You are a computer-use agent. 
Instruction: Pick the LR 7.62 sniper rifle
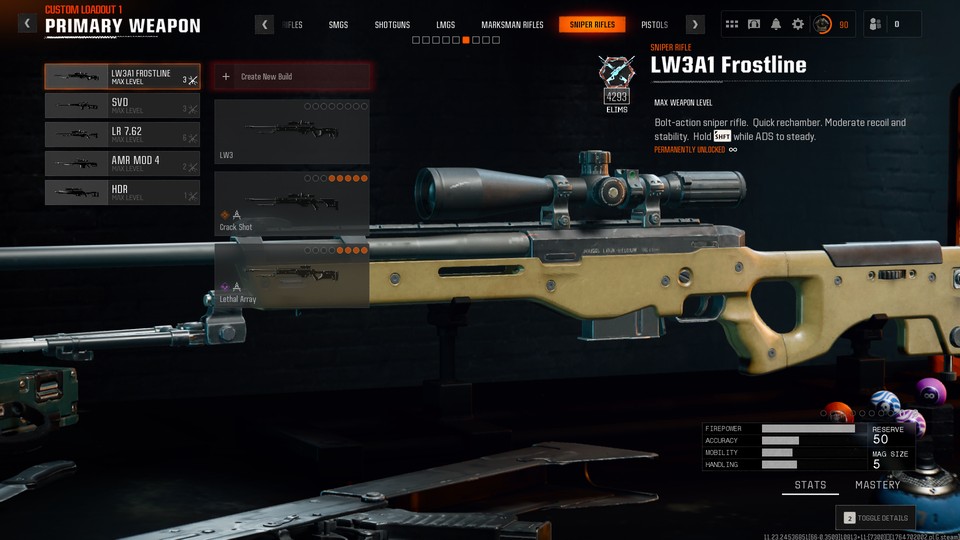click(121, 134)
